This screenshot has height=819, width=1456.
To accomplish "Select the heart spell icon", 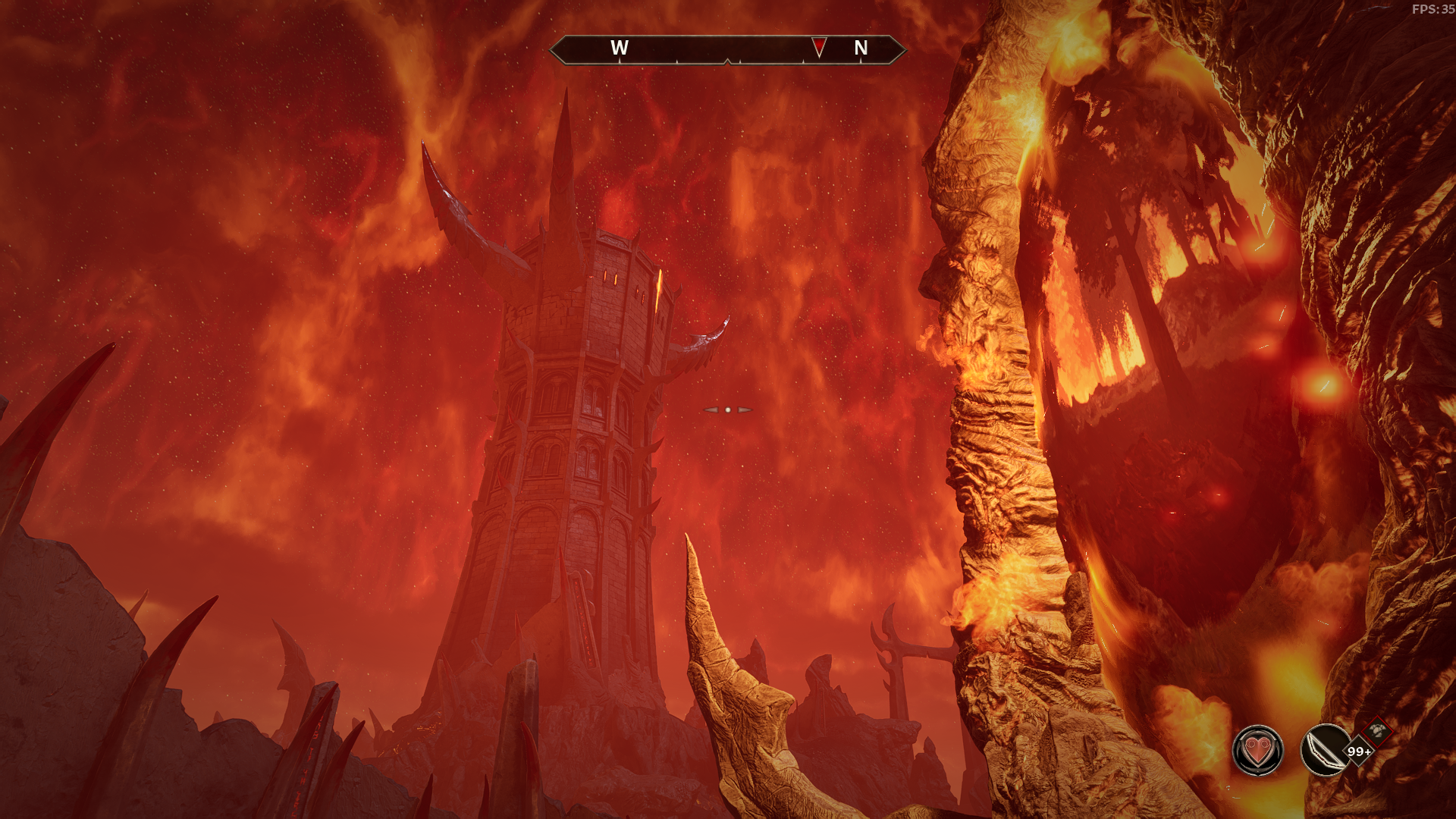I will click(x=1257, y=751).
